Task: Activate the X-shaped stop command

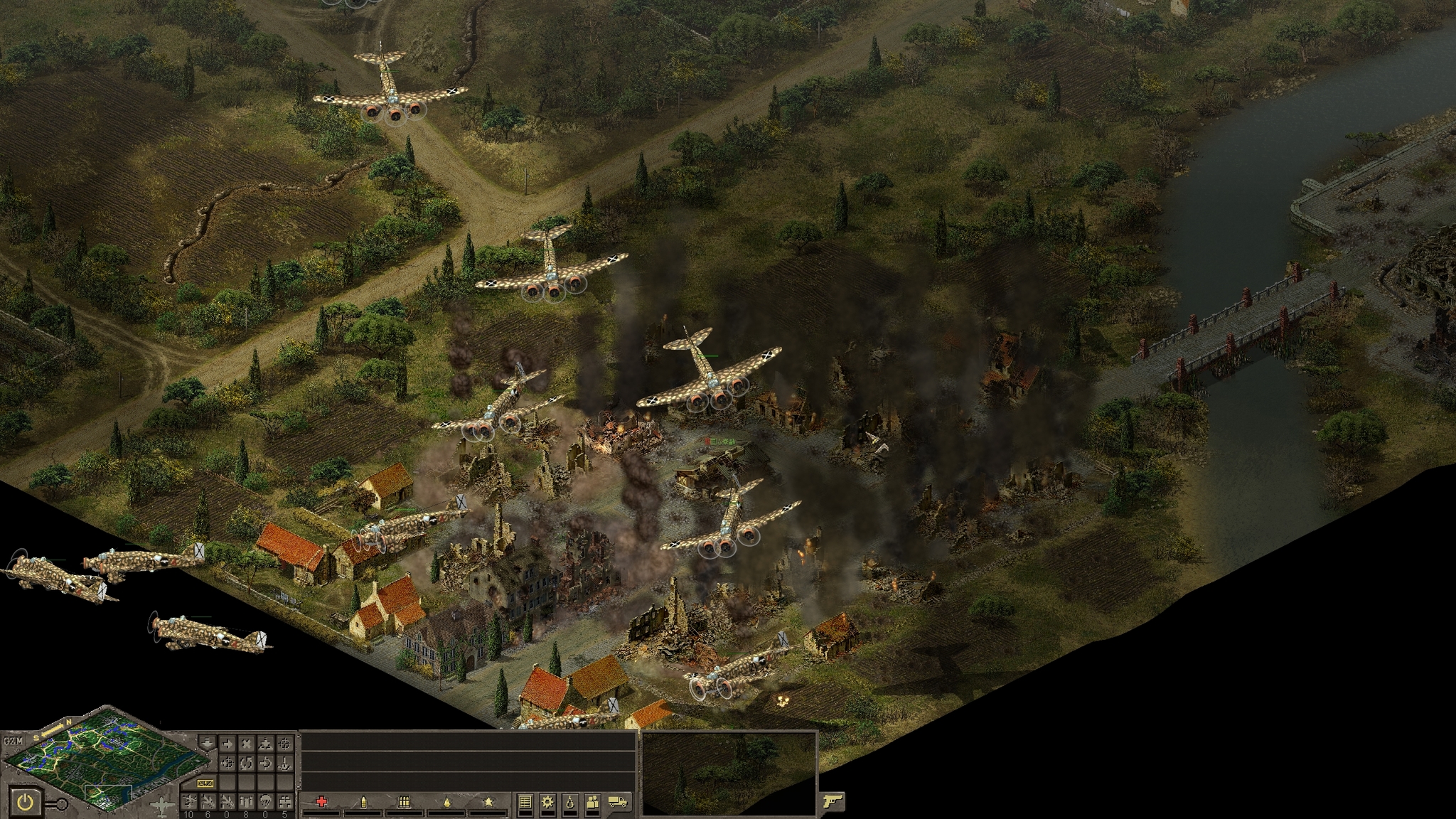Action: tap(246, 744)
